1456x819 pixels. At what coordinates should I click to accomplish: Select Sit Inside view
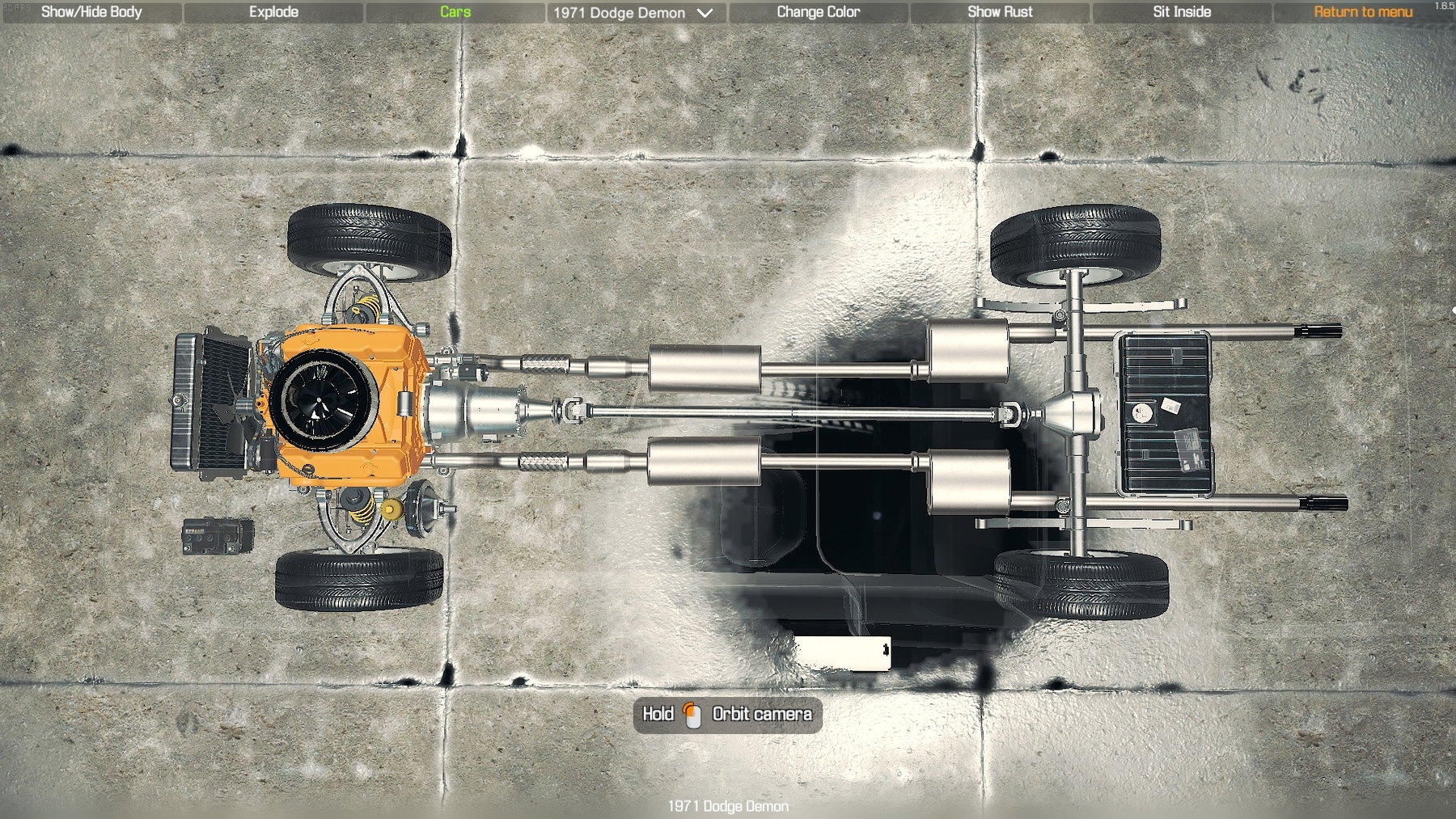[1182, 12]
